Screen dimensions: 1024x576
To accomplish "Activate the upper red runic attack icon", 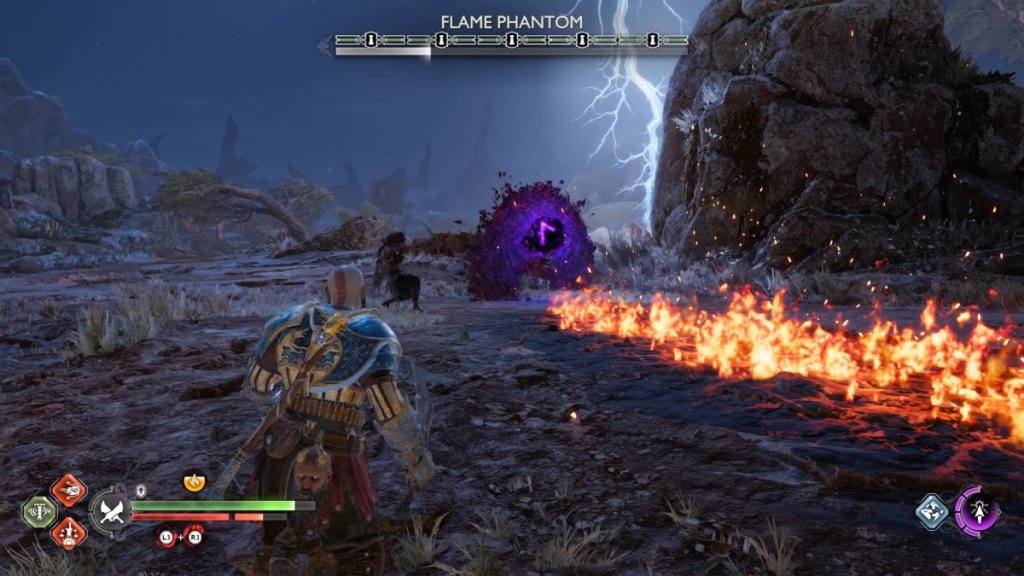I will 69,490.
